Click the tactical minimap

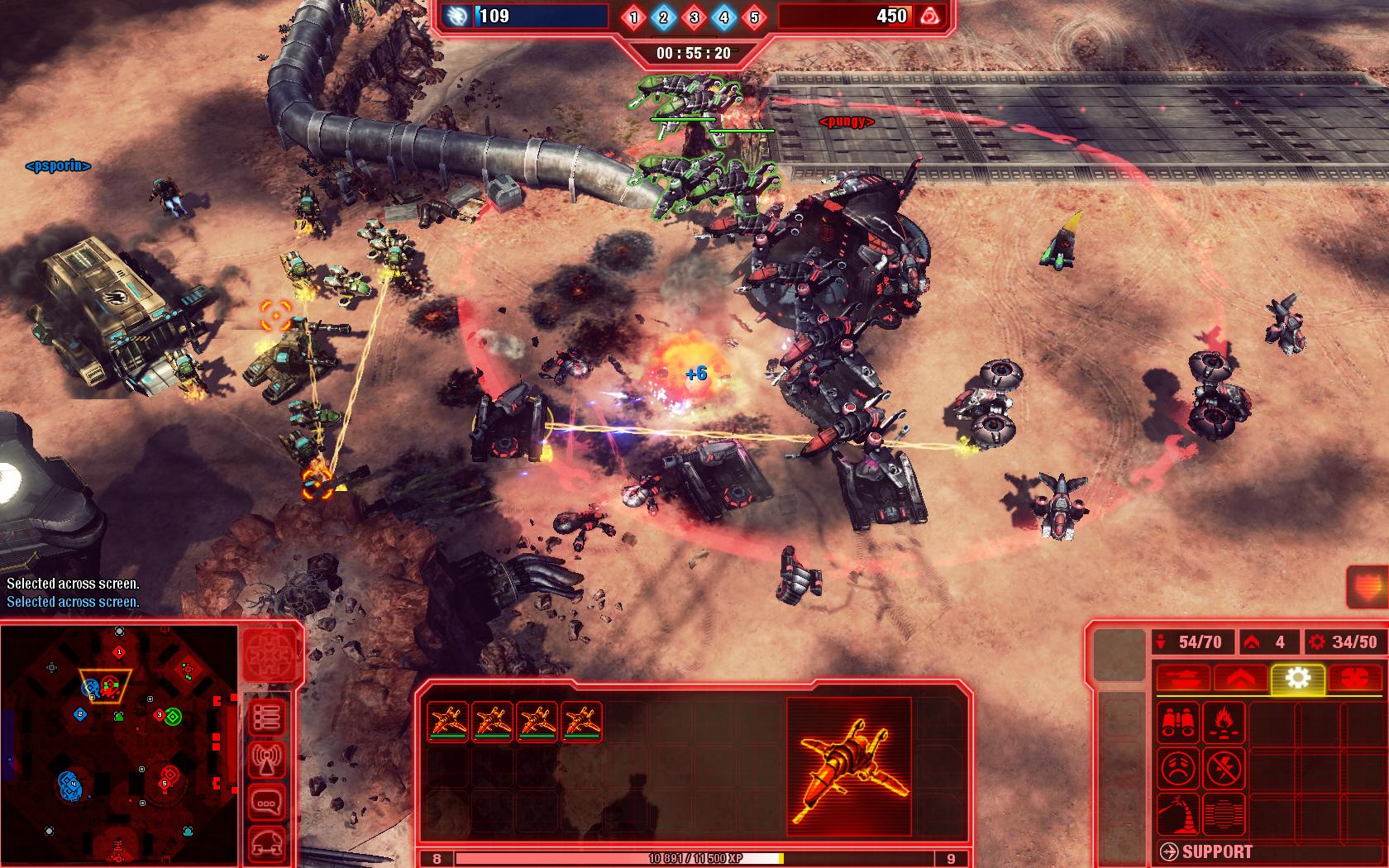118,744
